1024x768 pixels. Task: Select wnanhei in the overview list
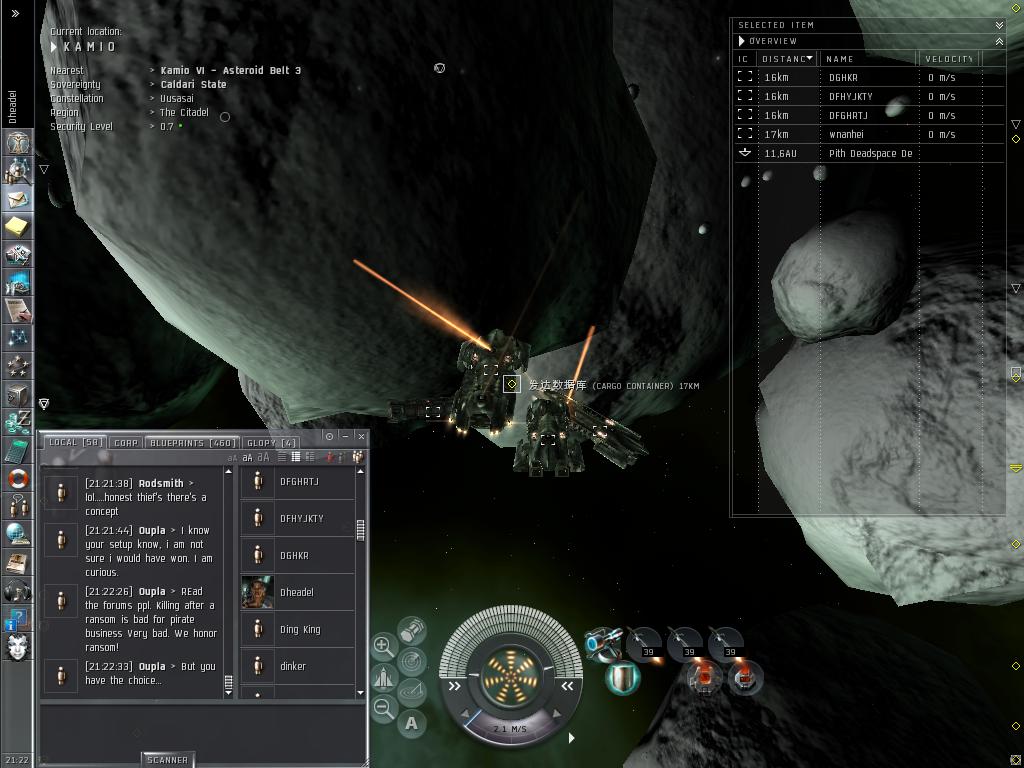(x=846, y=134)
